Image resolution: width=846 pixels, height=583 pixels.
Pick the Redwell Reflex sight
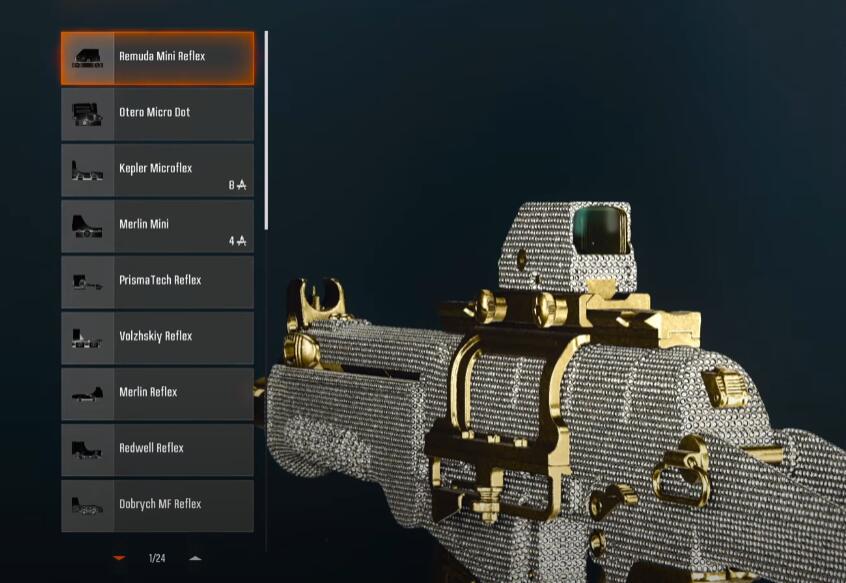pyautogui.click(x=157, y=450)
